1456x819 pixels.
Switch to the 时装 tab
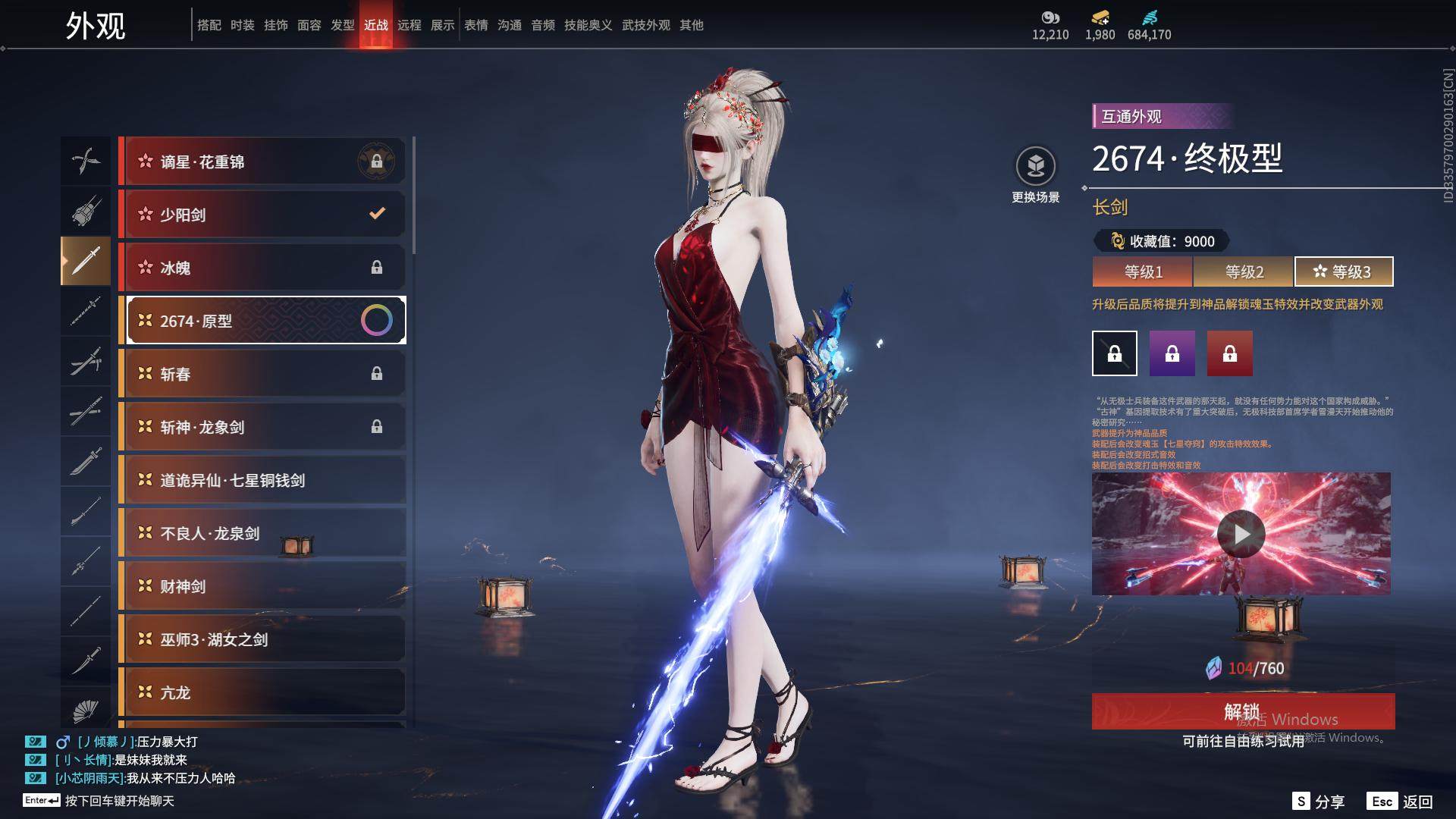(x=243, y=25)
